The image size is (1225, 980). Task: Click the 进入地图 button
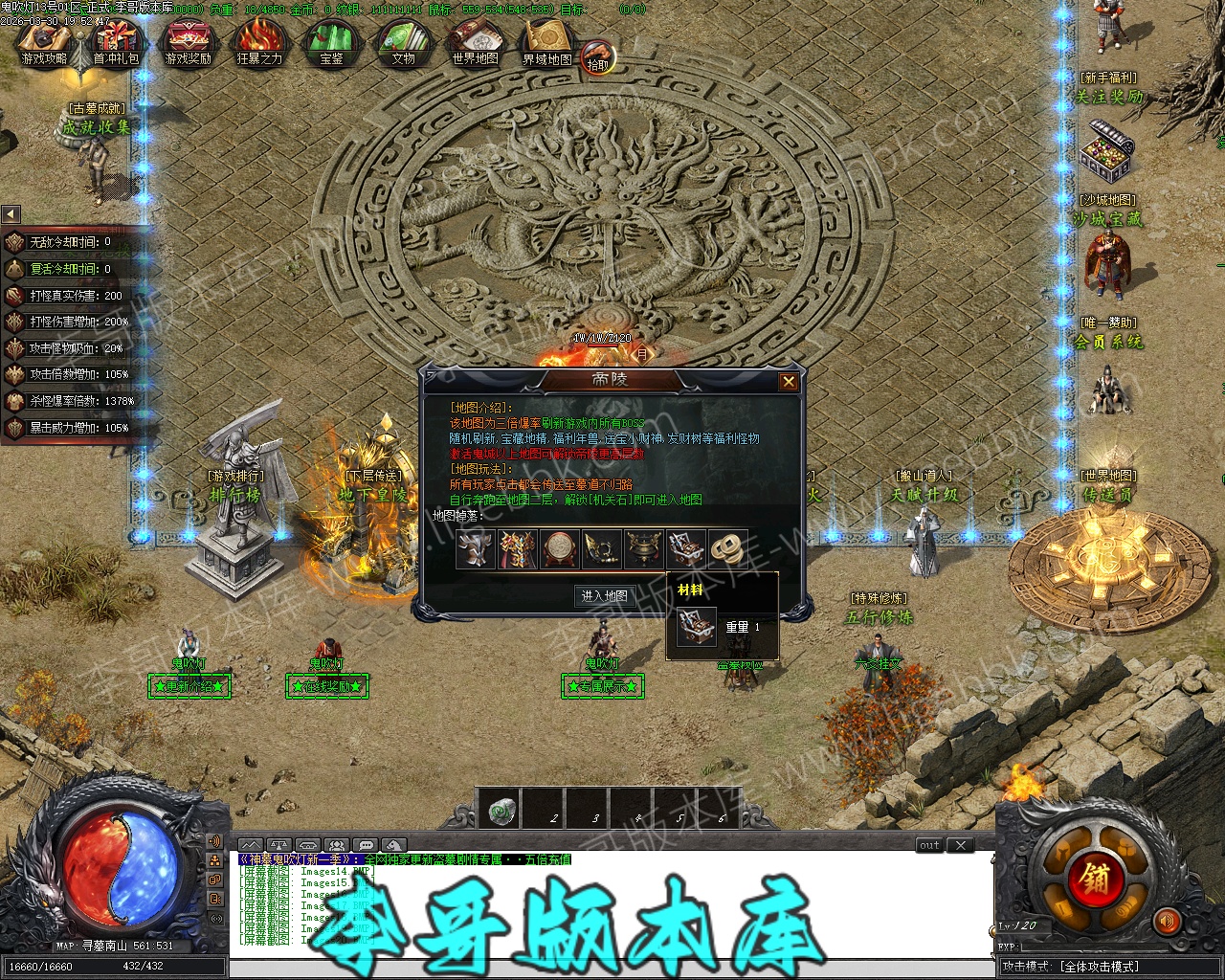pos(605,595)
